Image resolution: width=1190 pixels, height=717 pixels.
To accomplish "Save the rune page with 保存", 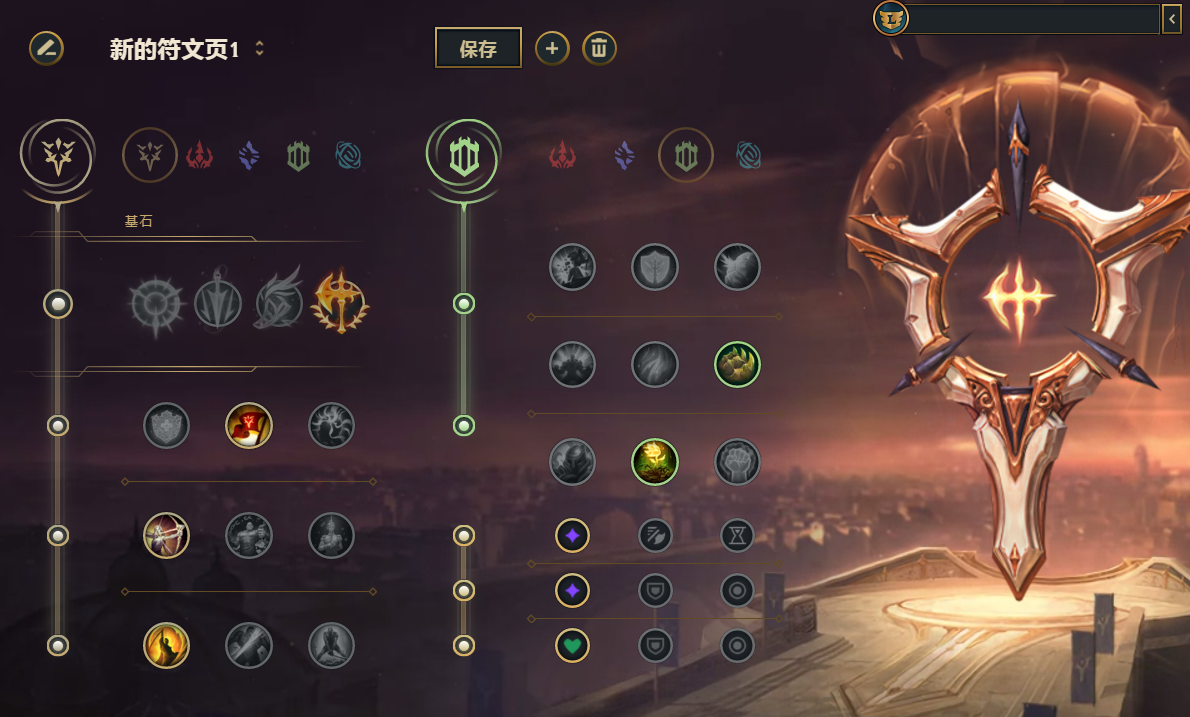I will (x=478, y=48).
